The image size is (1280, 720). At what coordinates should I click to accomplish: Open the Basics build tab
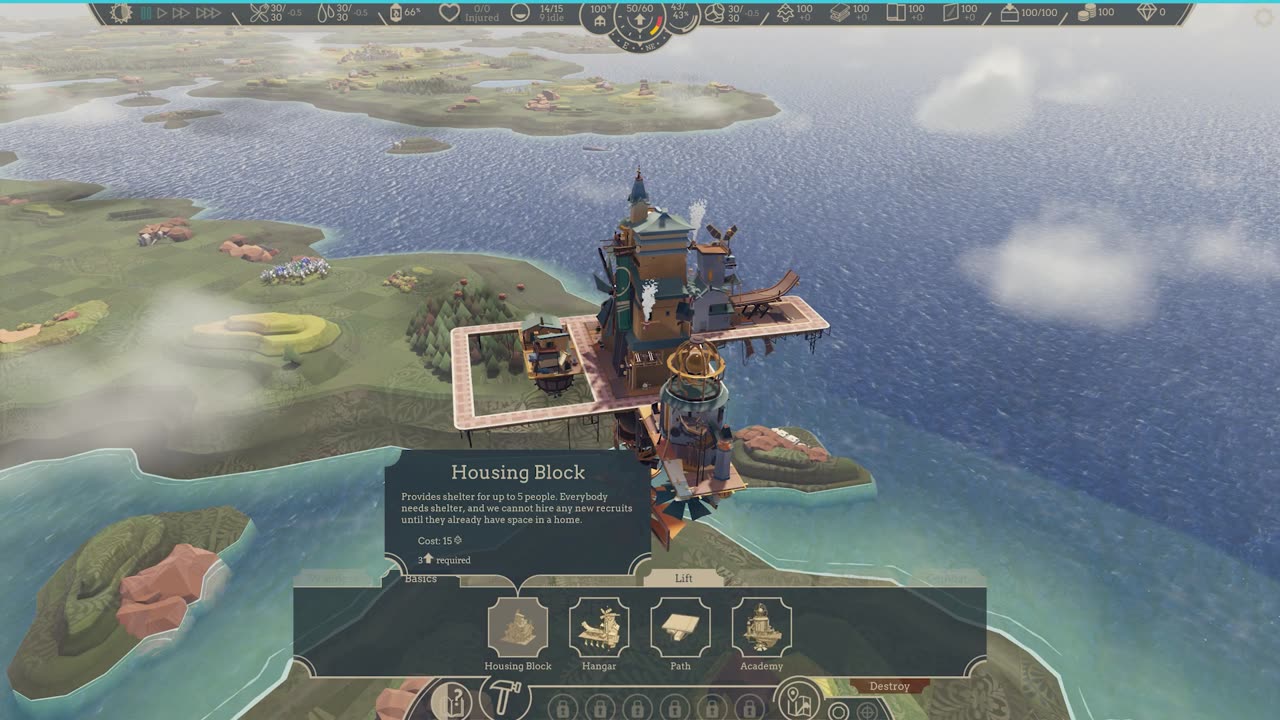(421, 579)
